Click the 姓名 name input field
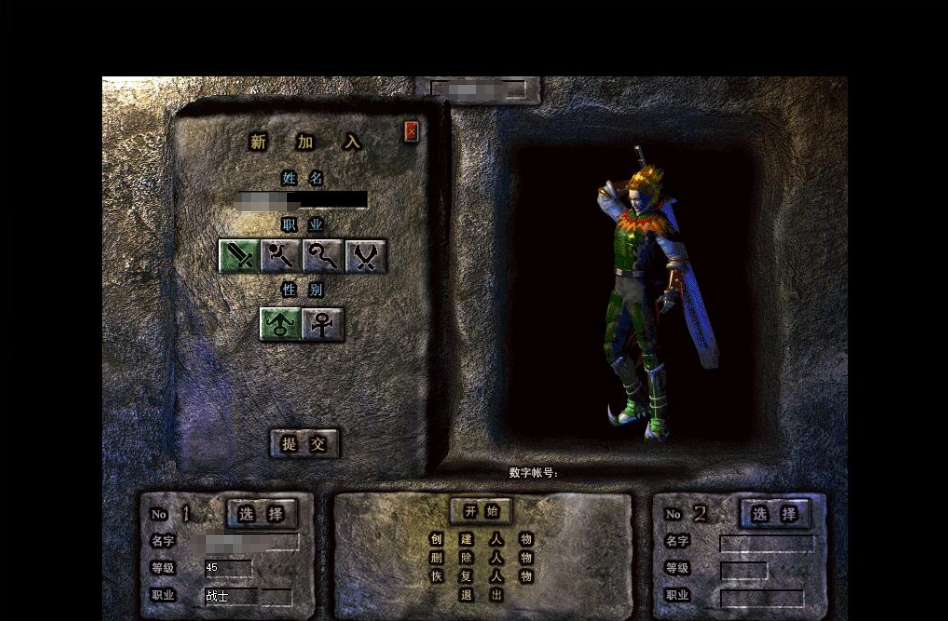 (303, 199)
